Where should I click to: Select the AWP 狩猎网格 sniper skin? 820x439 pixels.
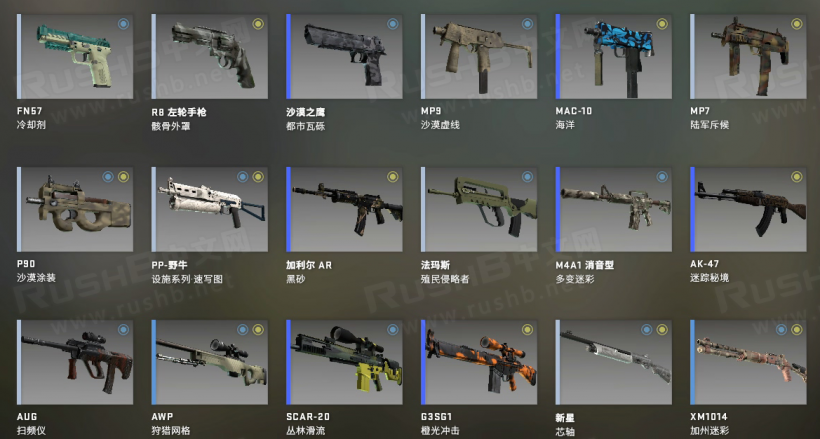pos(209,362)
